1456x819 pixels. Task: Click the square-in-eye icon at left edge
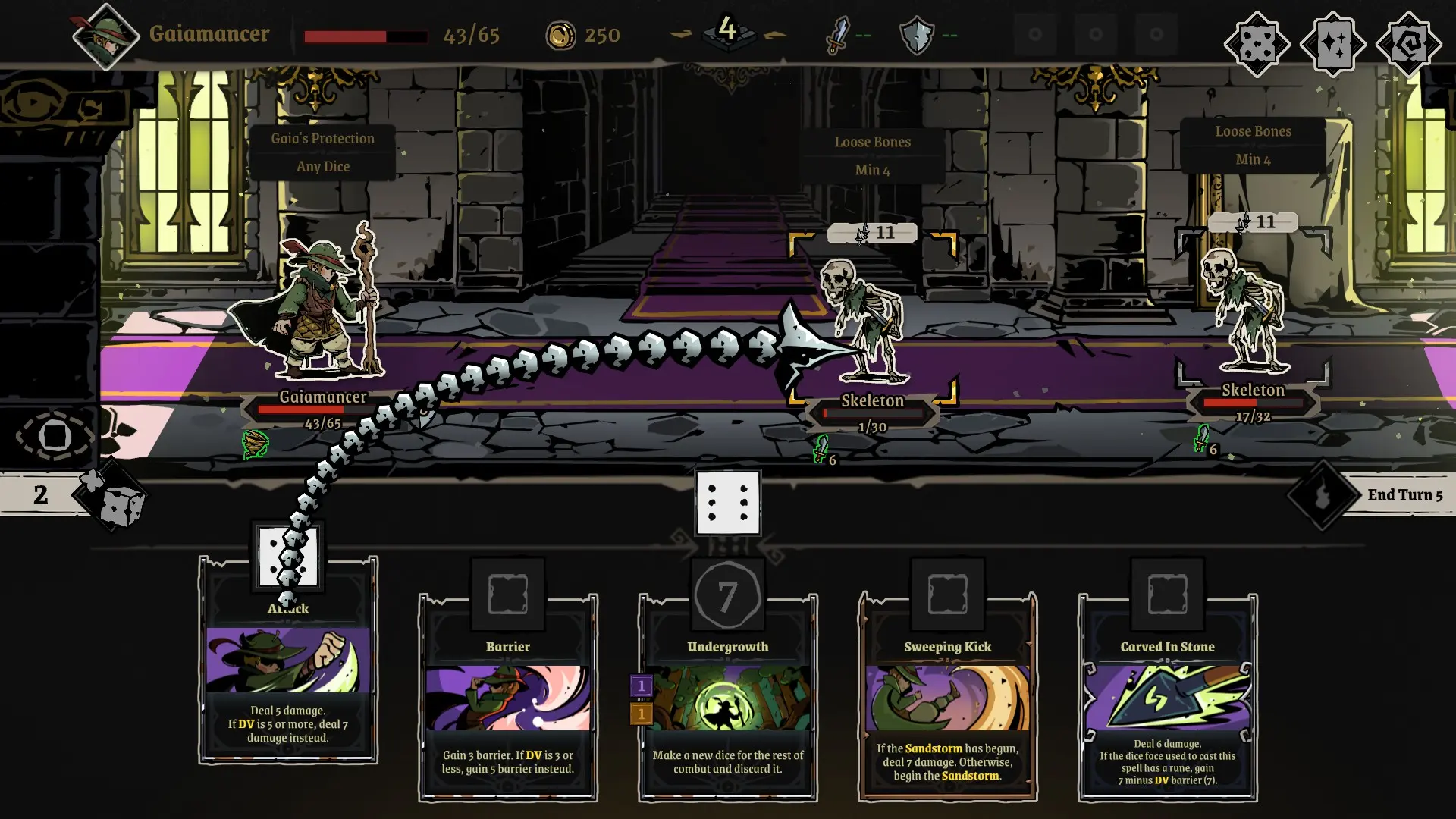55,436
